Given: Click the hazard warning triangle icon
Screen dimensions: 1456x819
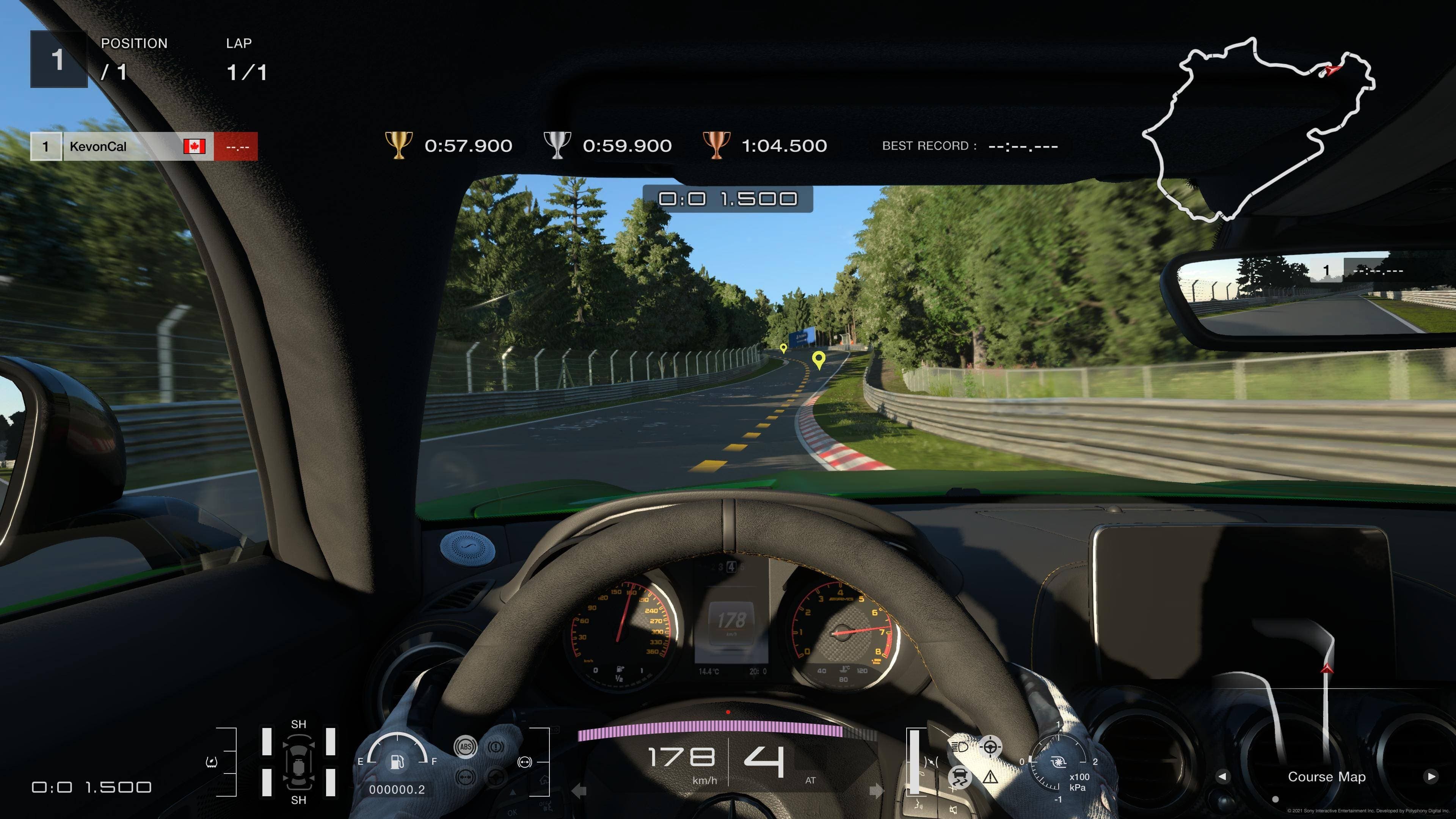Looking at the screenshot, I should click(x=990, y=778).
